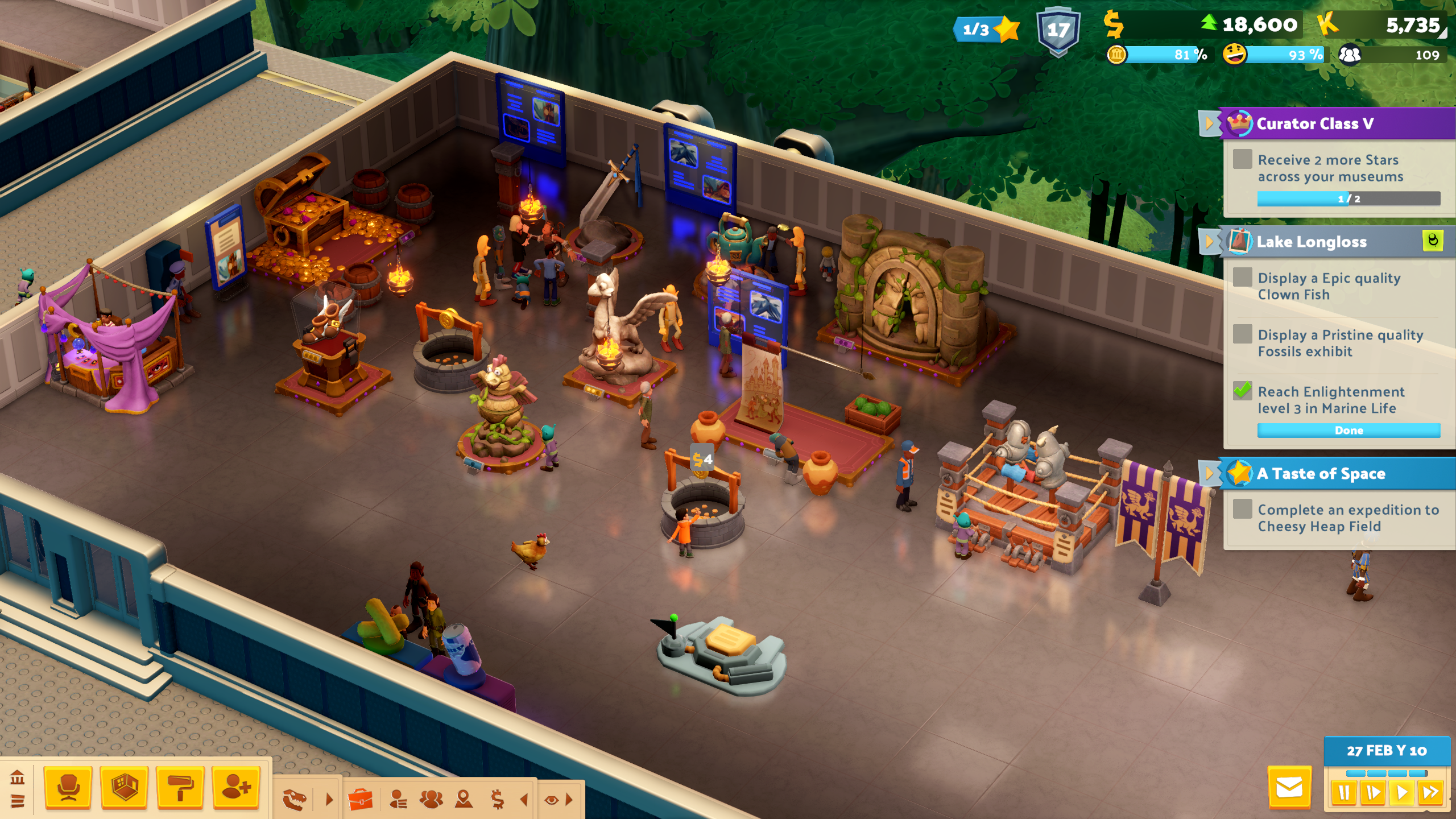
Task: Open the mail inbox envelope button
Action: 1289,788
